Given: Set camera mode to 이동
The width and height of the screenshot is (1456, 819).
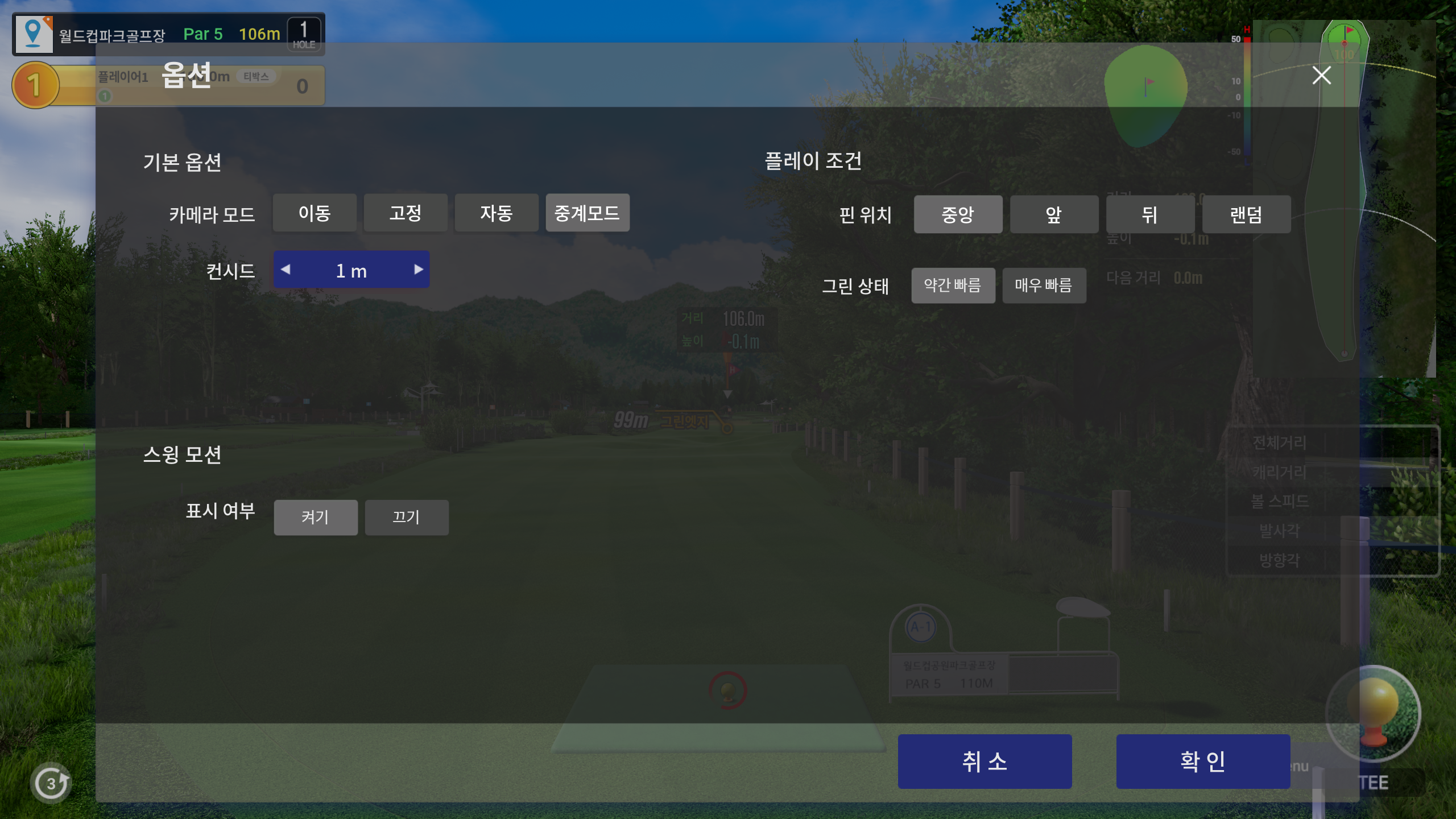Looking at the screenshot, I should click(315, 213).
